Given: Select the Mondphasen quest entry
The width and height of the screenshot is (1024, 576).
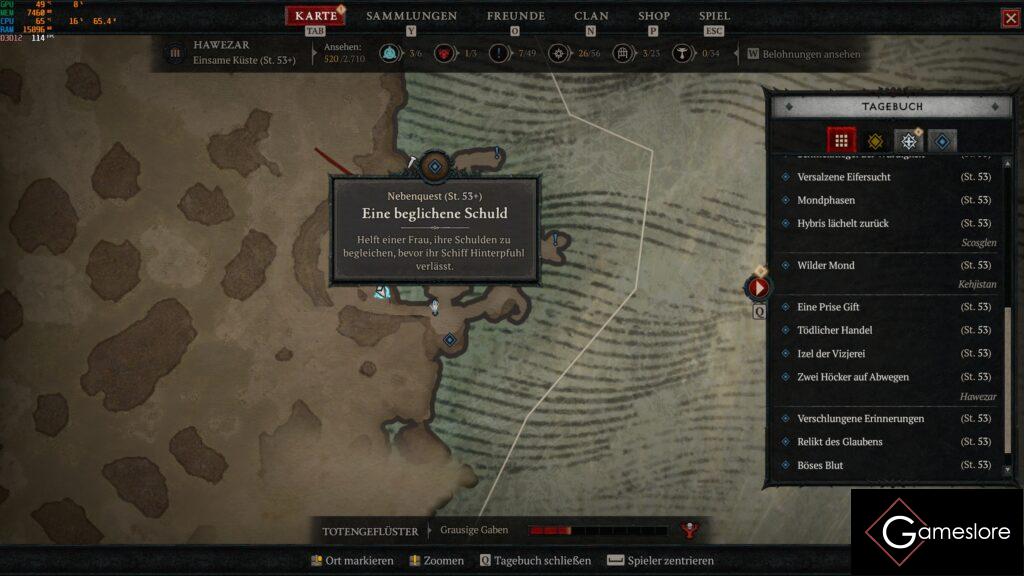Looking at the screenshot, I should [825, 200].
